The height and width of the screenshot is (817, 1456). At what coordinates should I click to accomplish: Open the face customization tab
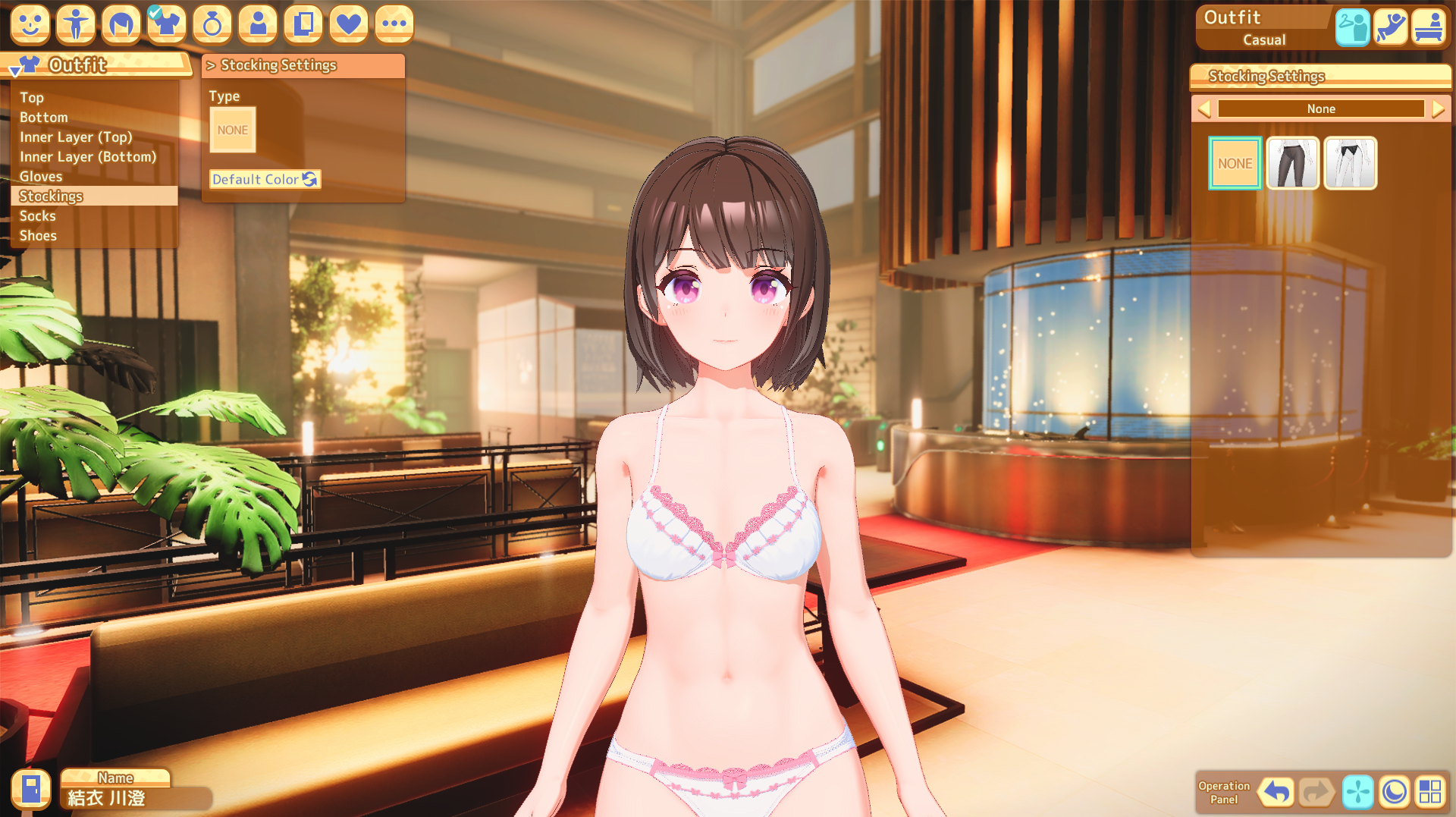pos(30,24)
